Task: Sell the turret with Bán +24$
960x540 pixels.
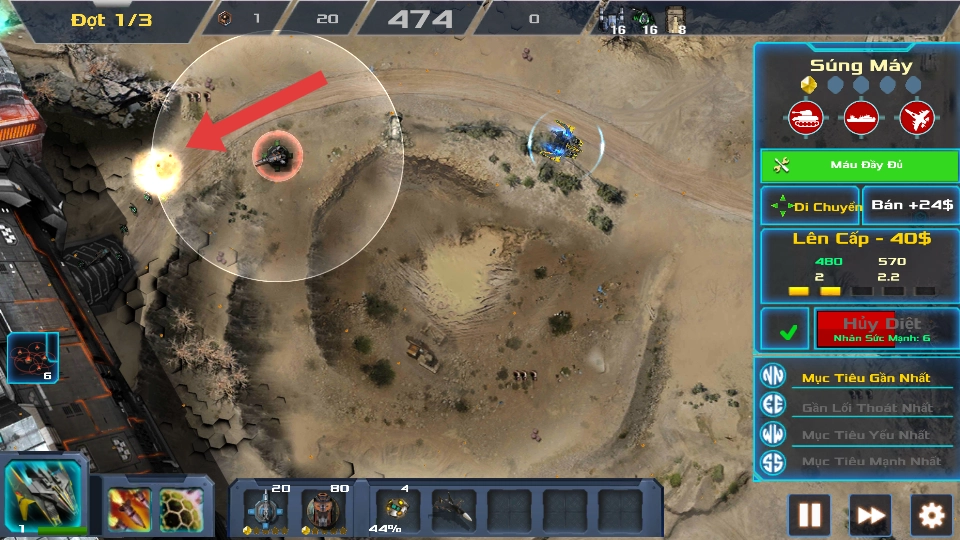Action: (x=909, y=206)
